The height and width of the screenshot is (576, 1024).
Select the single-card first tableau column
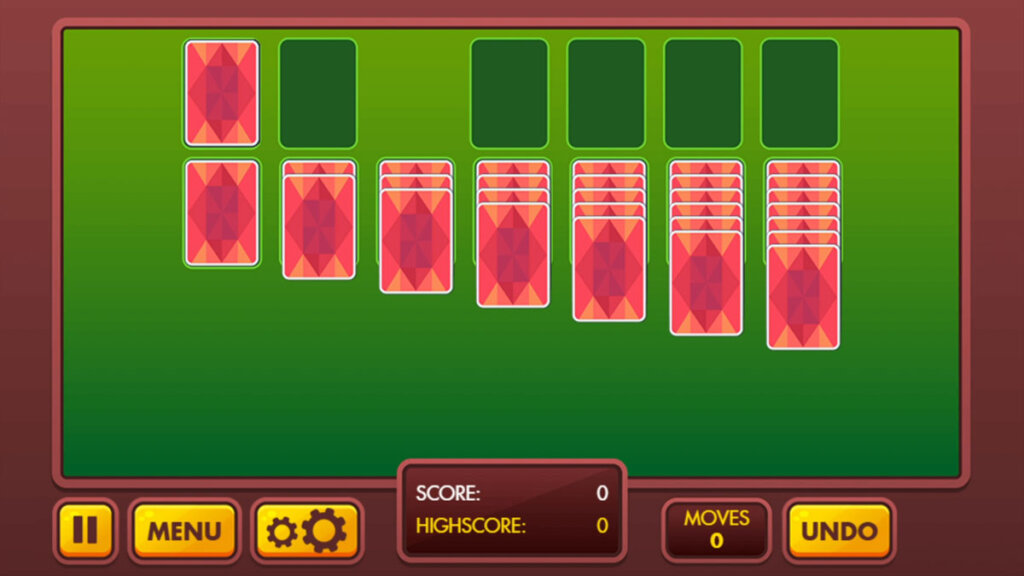click(221, 213)
